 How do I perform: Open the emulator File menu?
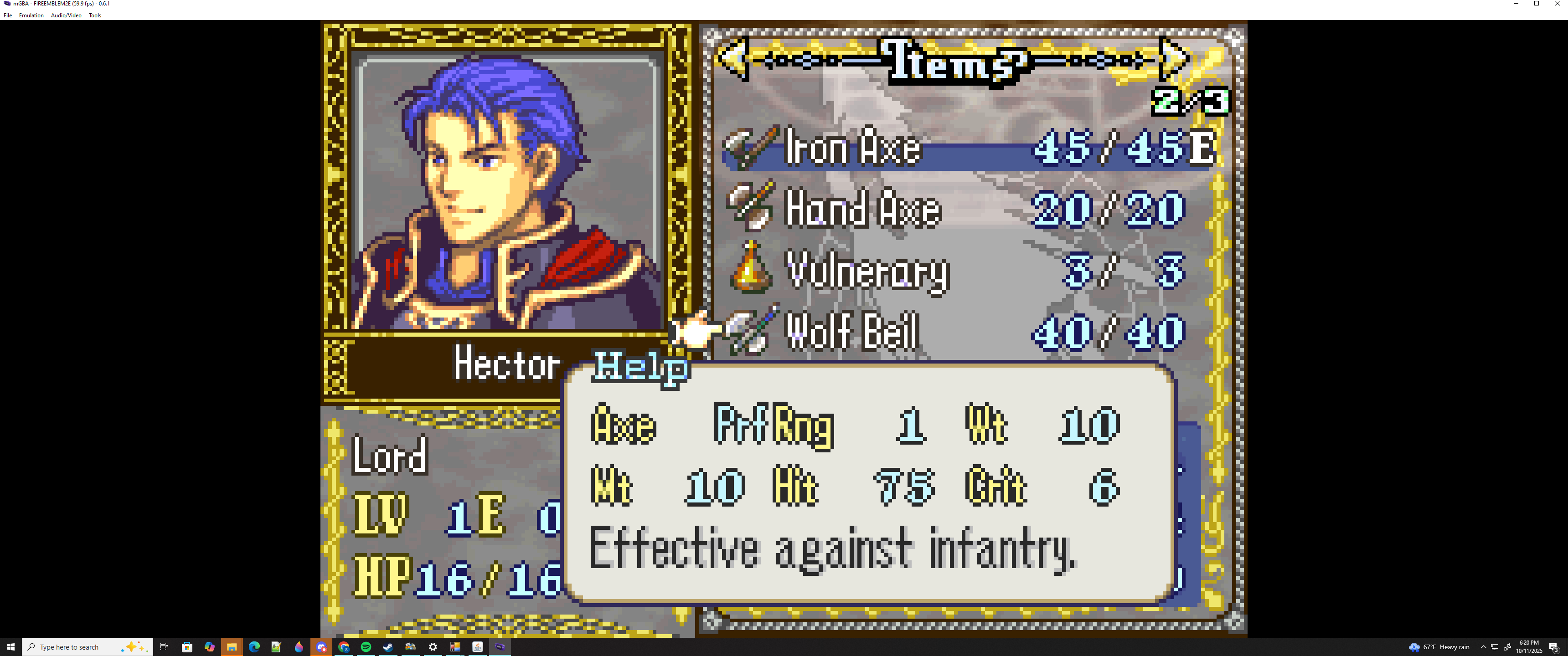click(x=8, y=15)
